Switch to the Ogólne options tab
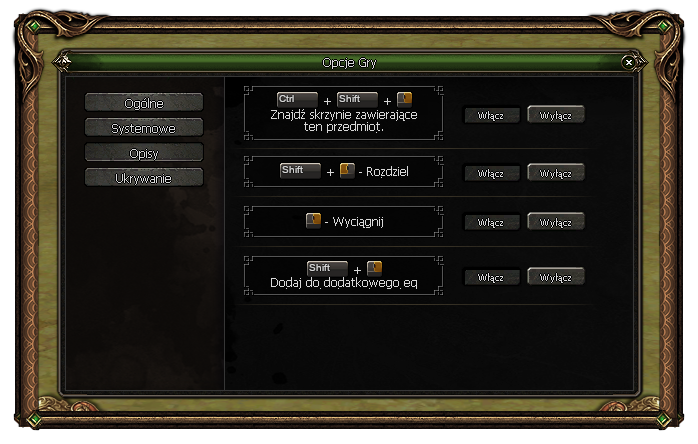698x444 pixels. coord(144,102)
